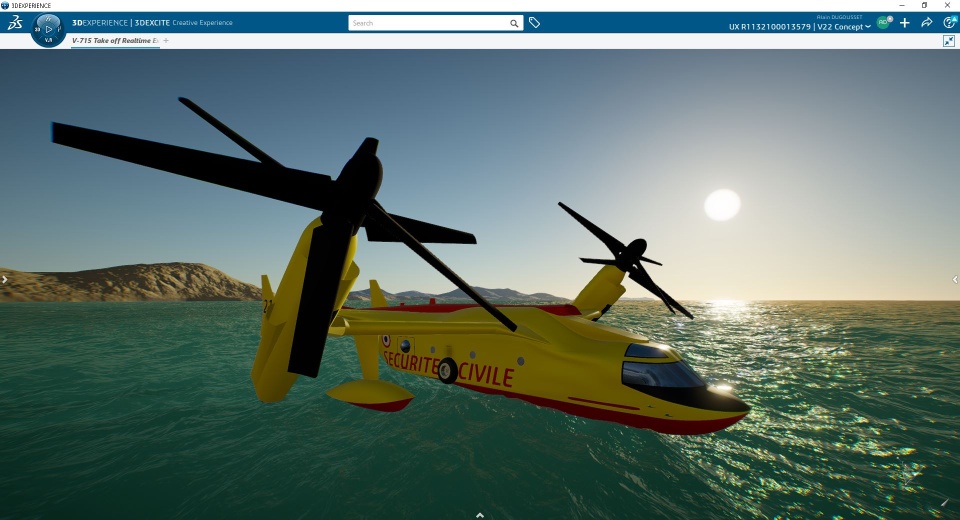960x520 pixels.
Task: Focus the Search input field
Action: tap(430, 23)
